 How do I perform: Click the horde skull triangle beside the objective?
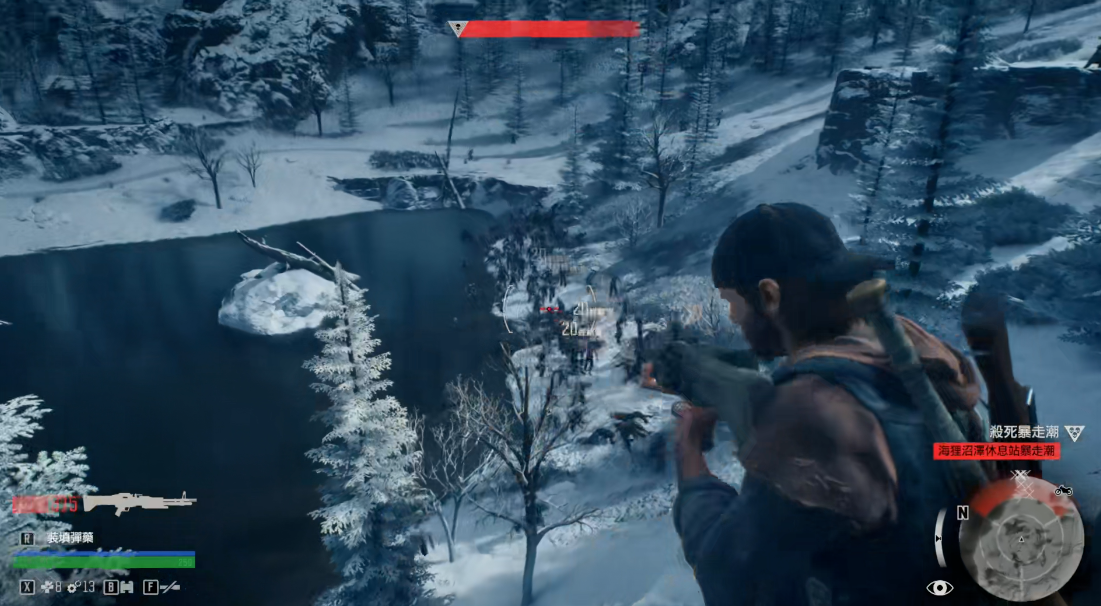point(1074,432)
